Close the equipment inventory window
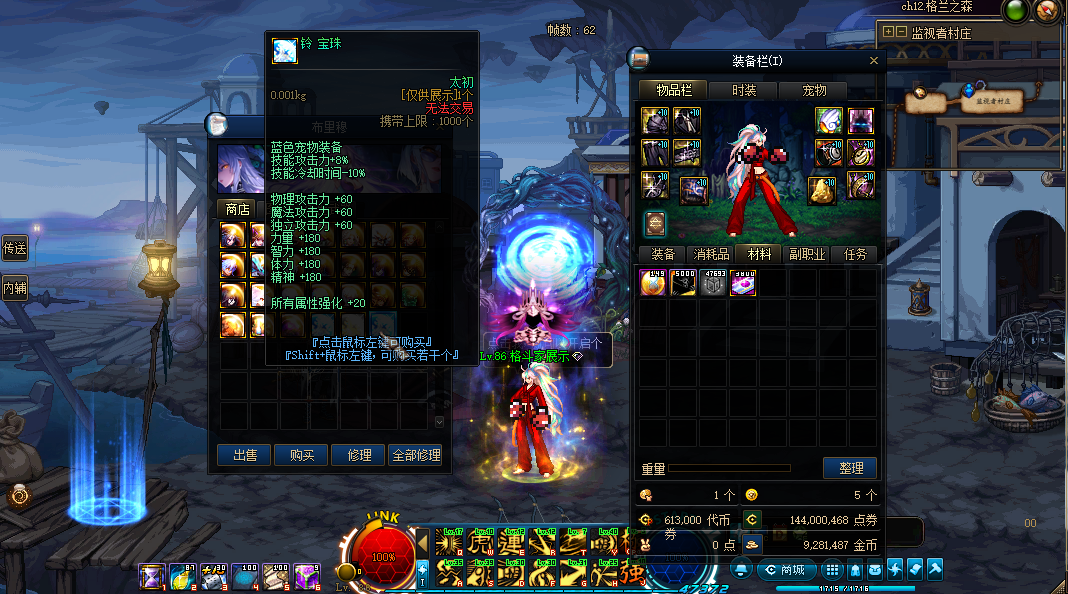1068x594 pixels. (873, 61)
